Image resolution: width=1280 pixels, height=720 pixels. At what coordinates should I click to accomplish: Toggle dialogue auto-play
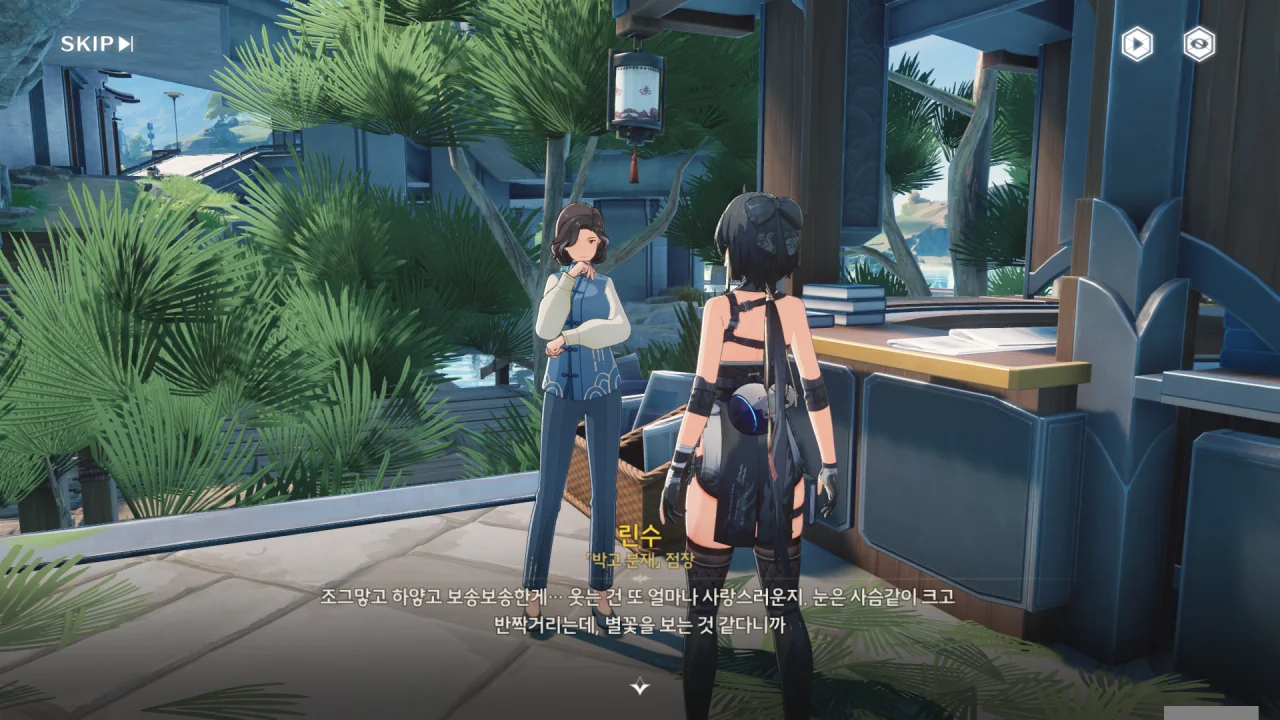(x=1136, y=44)
